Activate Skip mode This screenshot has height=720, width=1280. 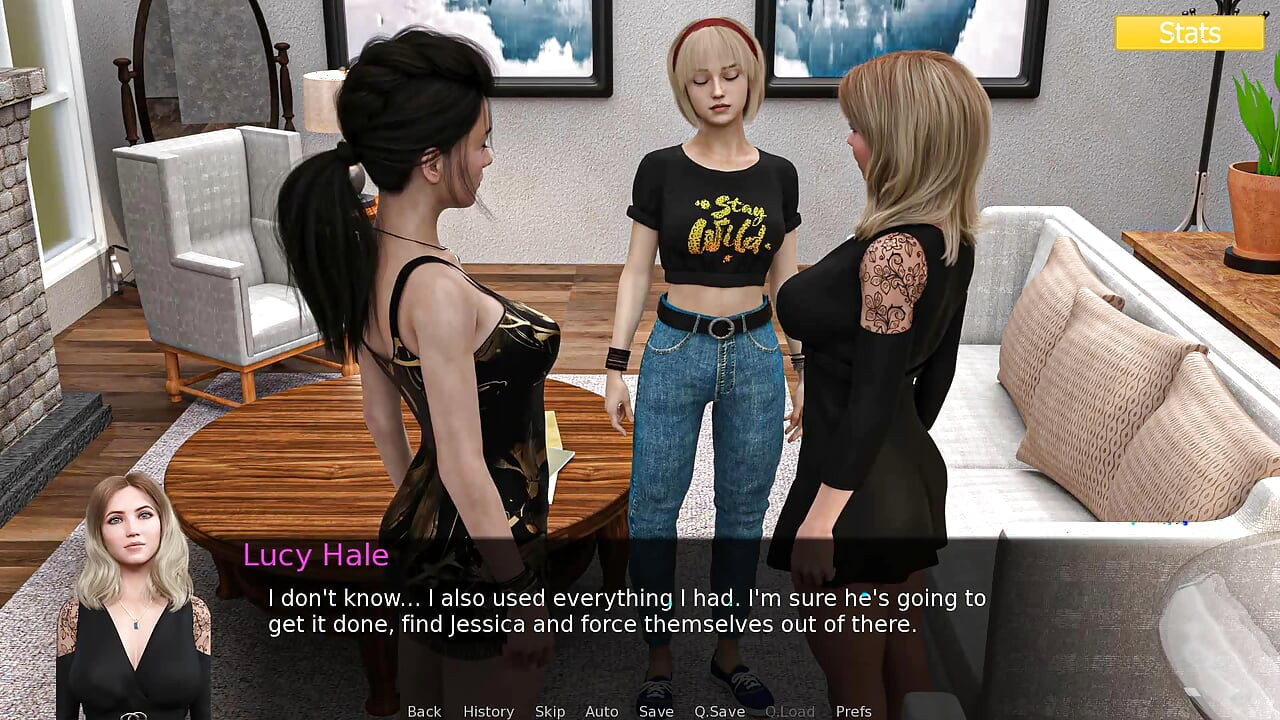[x=550, y=711]
